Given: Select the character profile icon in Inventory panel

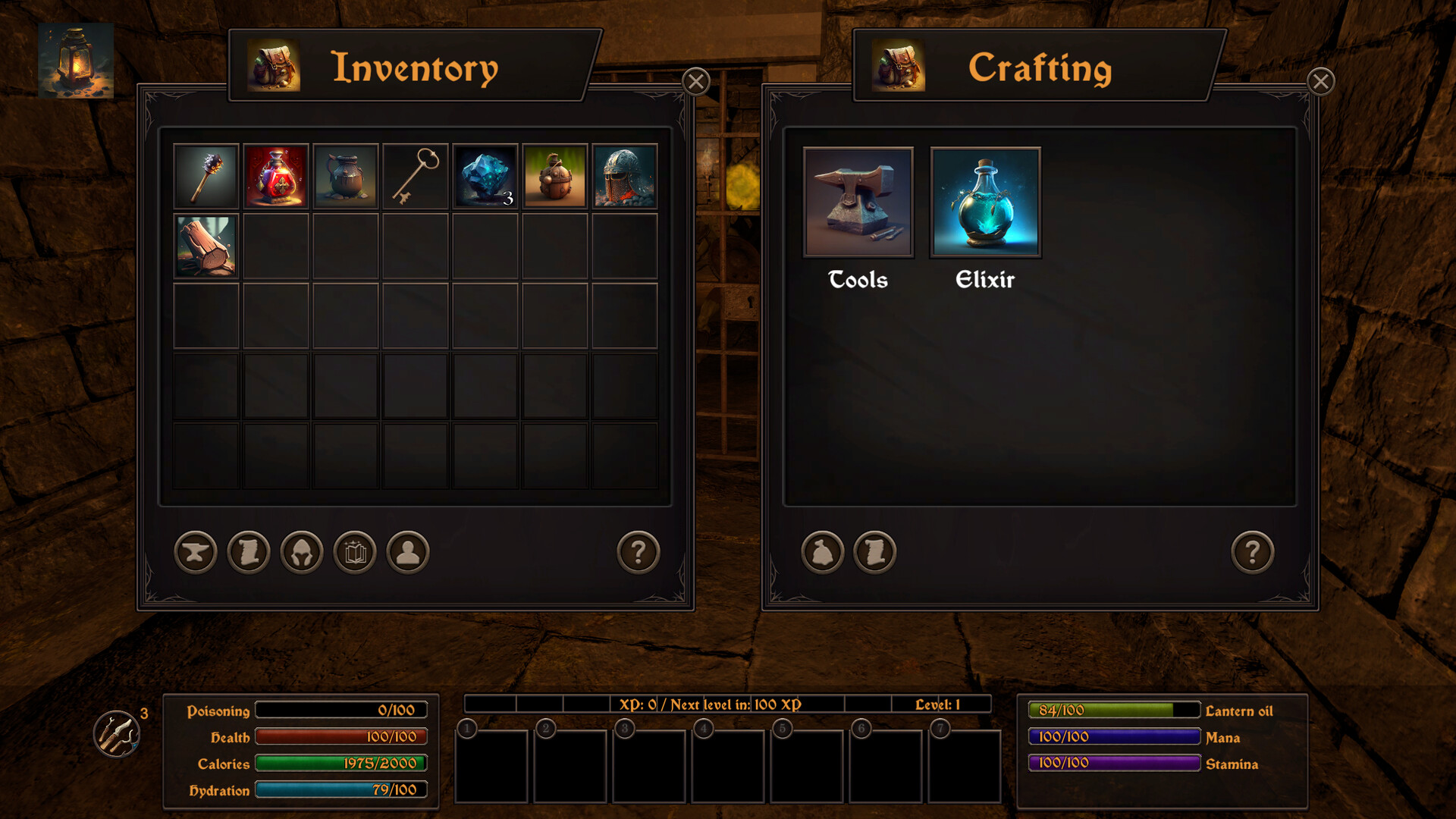Looking at the screenshot, I should click(x=406, y=552).
